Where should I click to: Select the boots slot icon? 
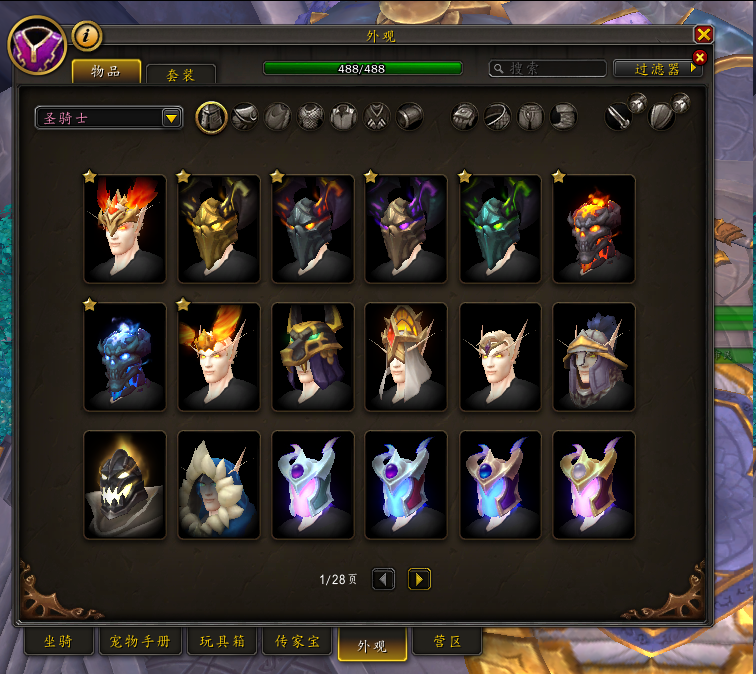coord(563,117)
